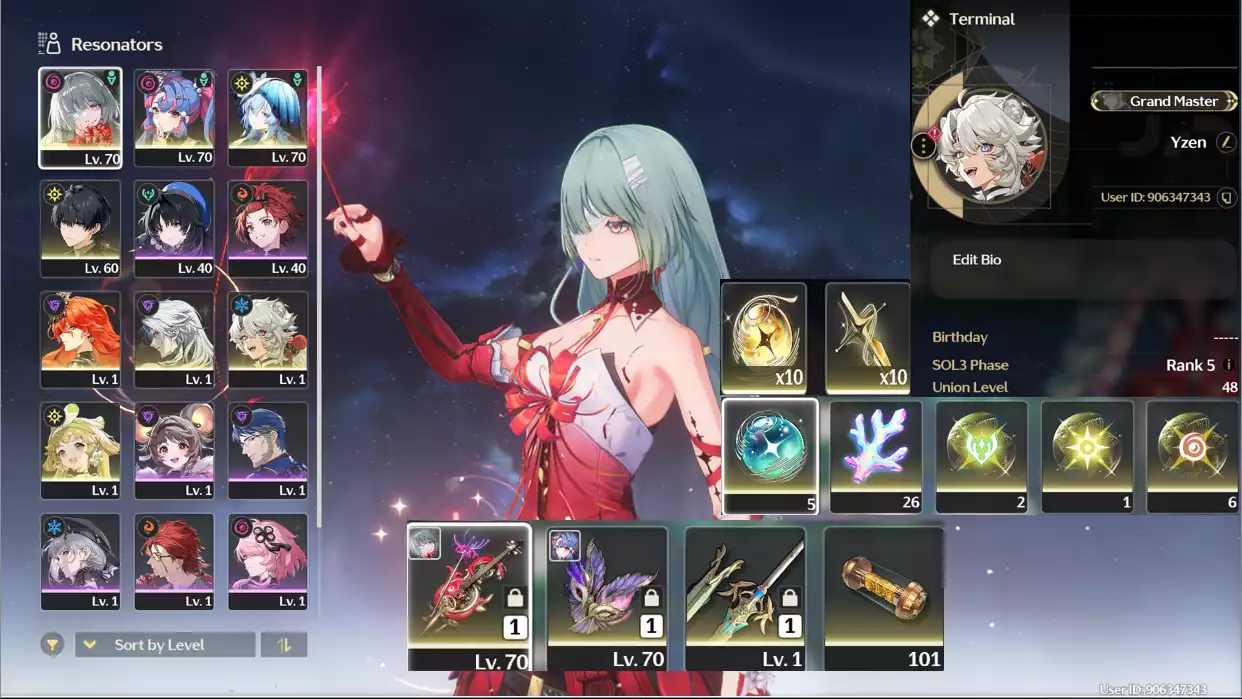The width and height of the screenshot is (1242, 699).
Task: Open the resonator filter funnel button
Action: click(x=52, y=645)
